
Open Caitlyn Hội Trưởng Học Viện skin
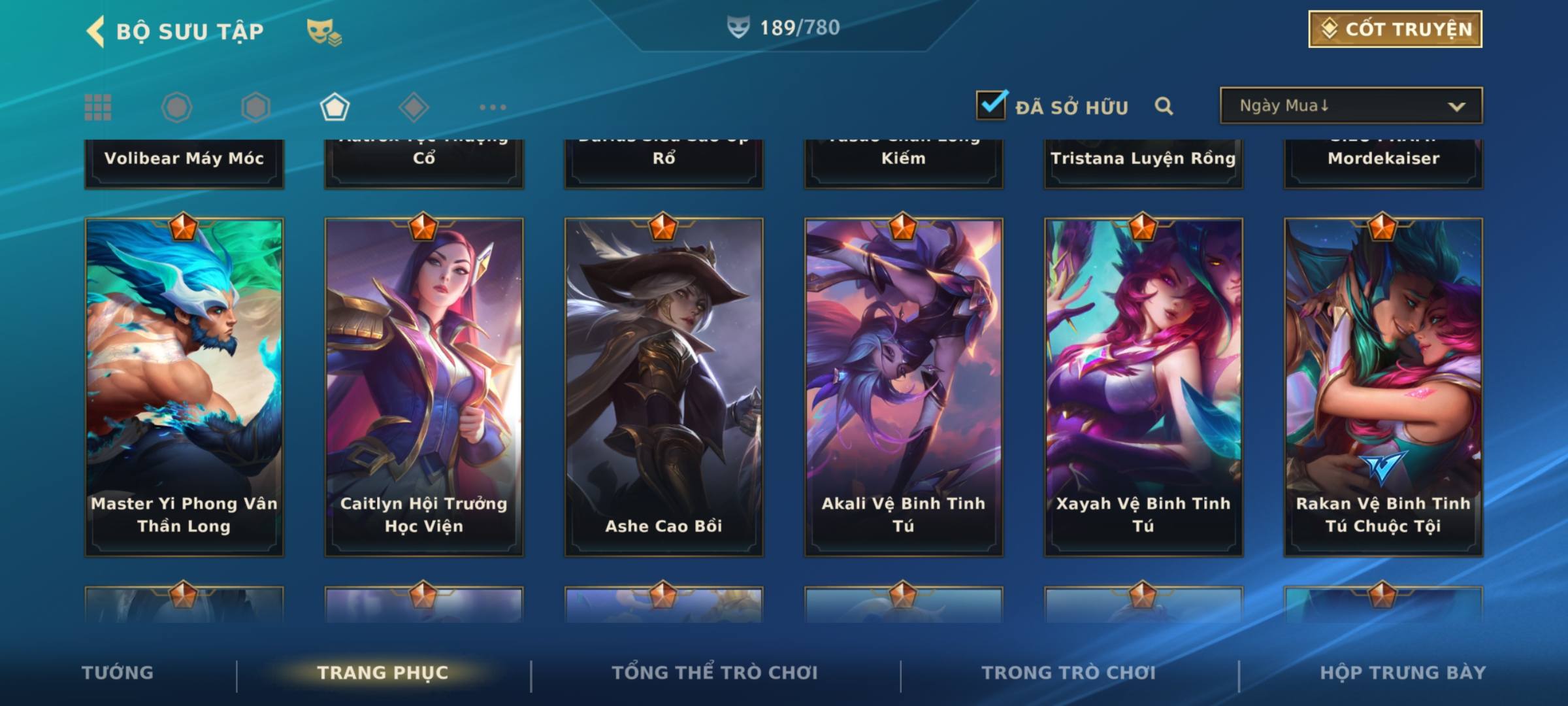pyautogui.click(x=424, y=387)
